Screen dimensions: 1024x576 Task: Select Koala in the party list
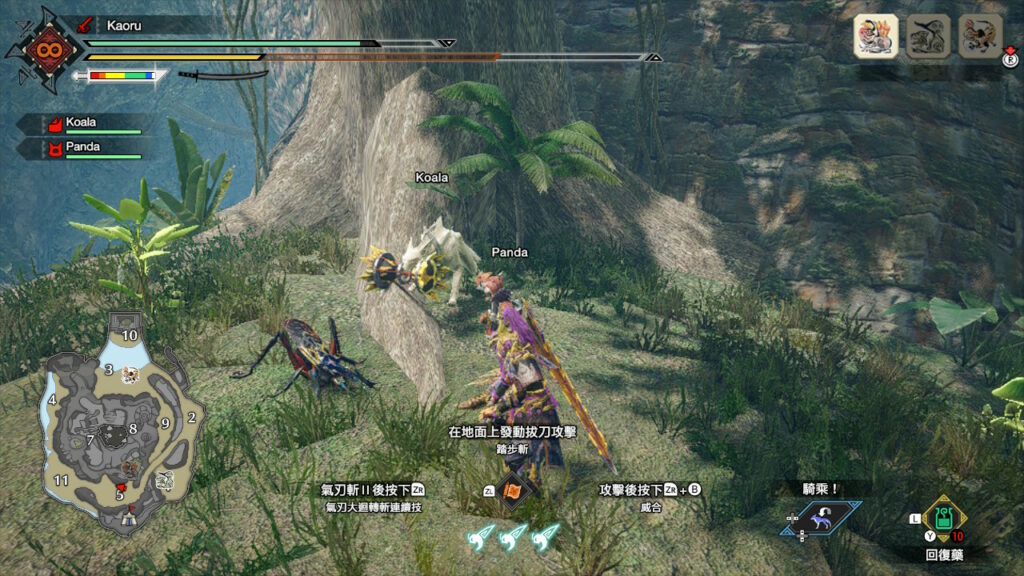click(x=82, y=124)
